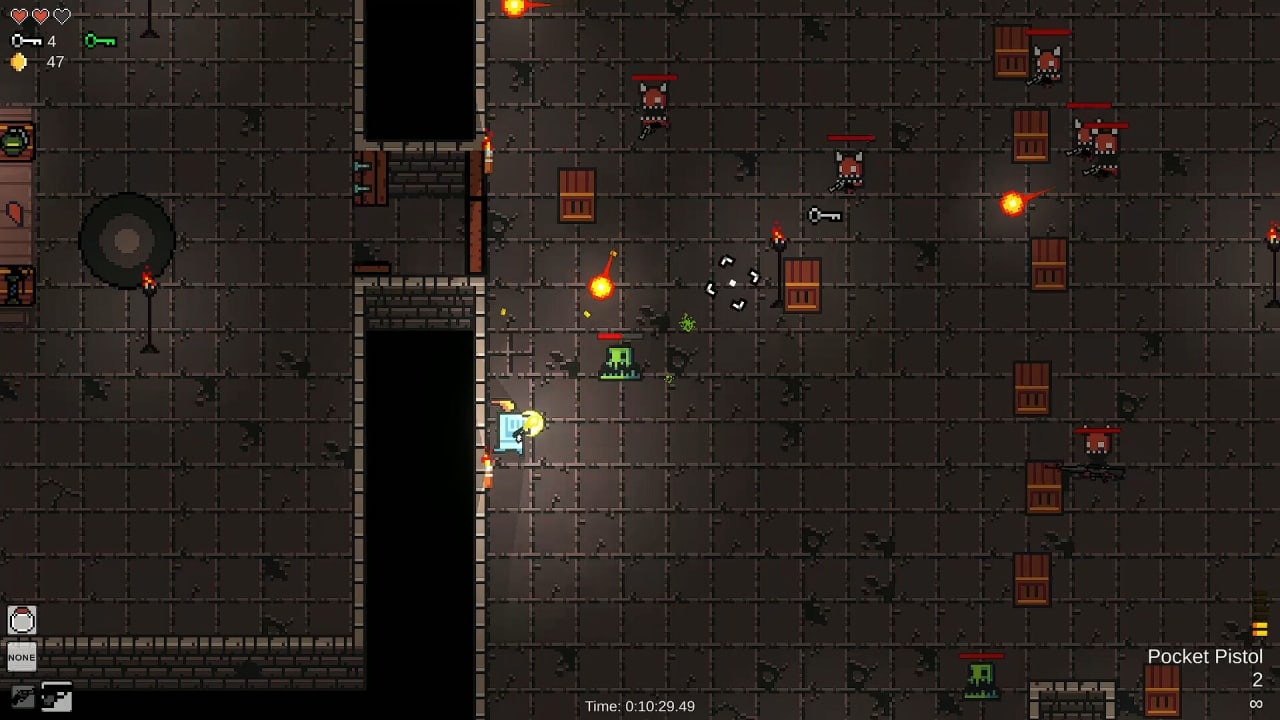Click the empty NONE item slot
The height and width of the screenshot is (720, 1280).
pos(22,657)
